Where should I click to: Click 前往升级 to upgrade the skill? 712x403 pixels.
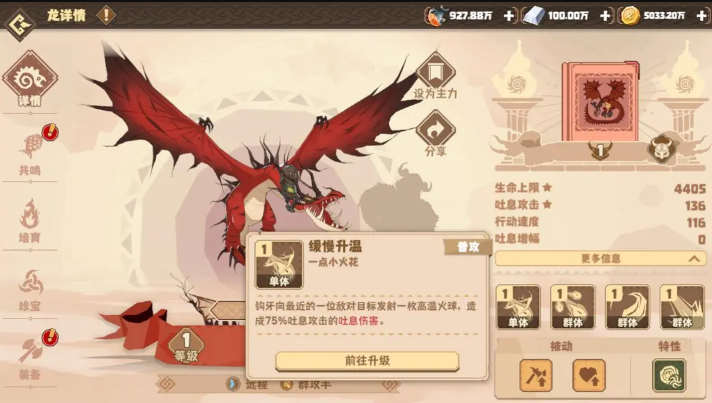(367, 360)
